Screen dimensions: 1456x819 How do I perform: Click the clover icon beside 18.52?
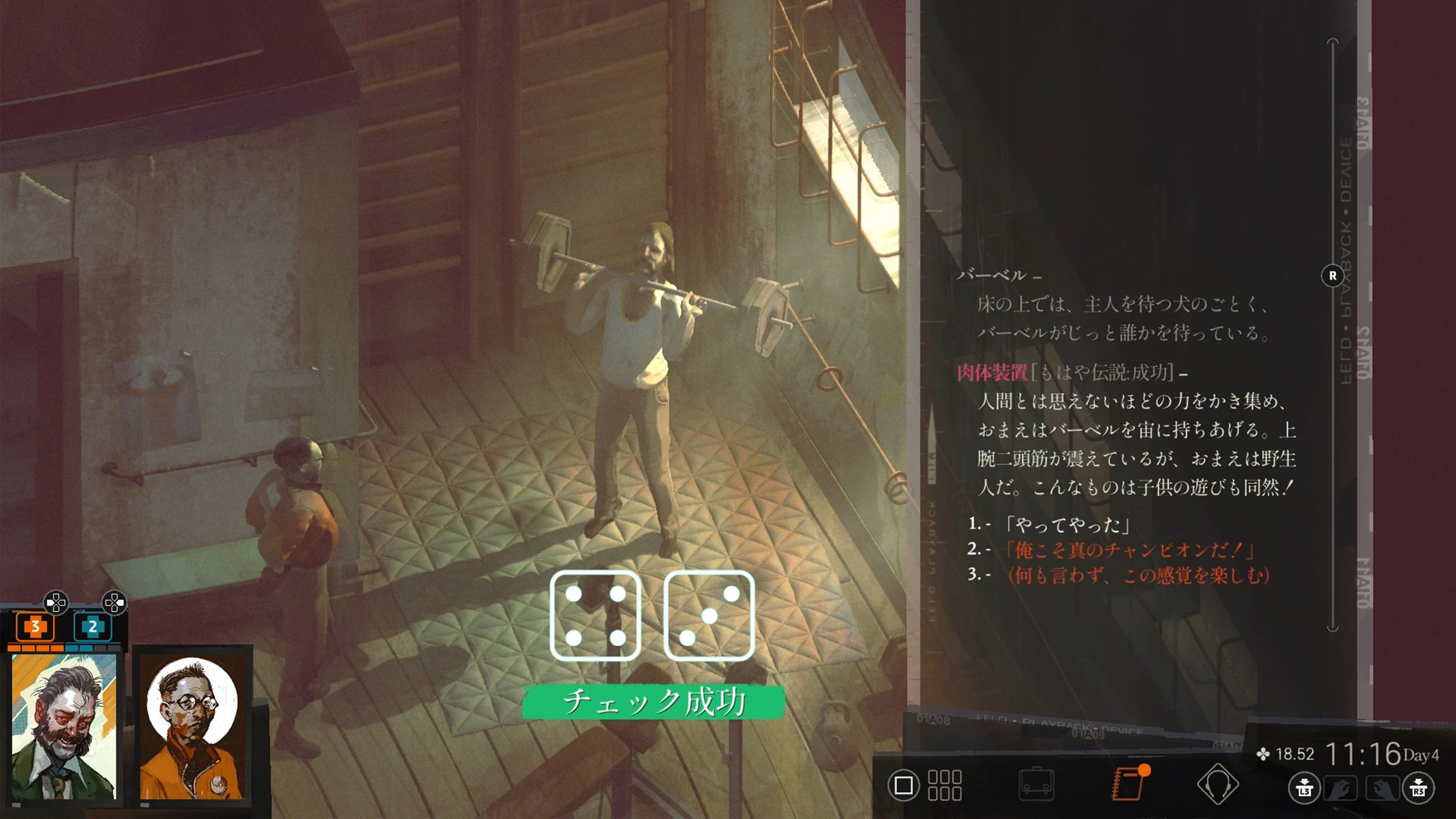(1265, 755)
